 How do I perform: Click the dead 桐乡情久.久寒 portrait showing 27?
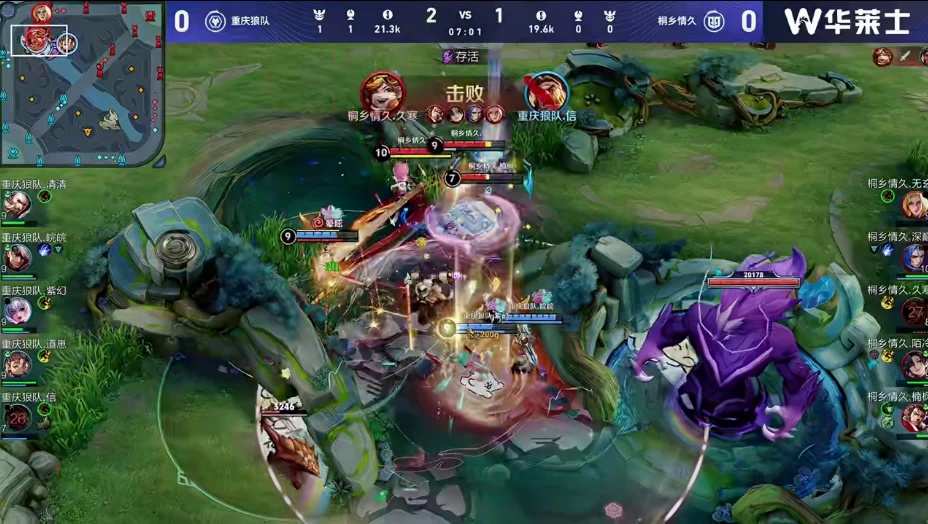coord(913,311)
